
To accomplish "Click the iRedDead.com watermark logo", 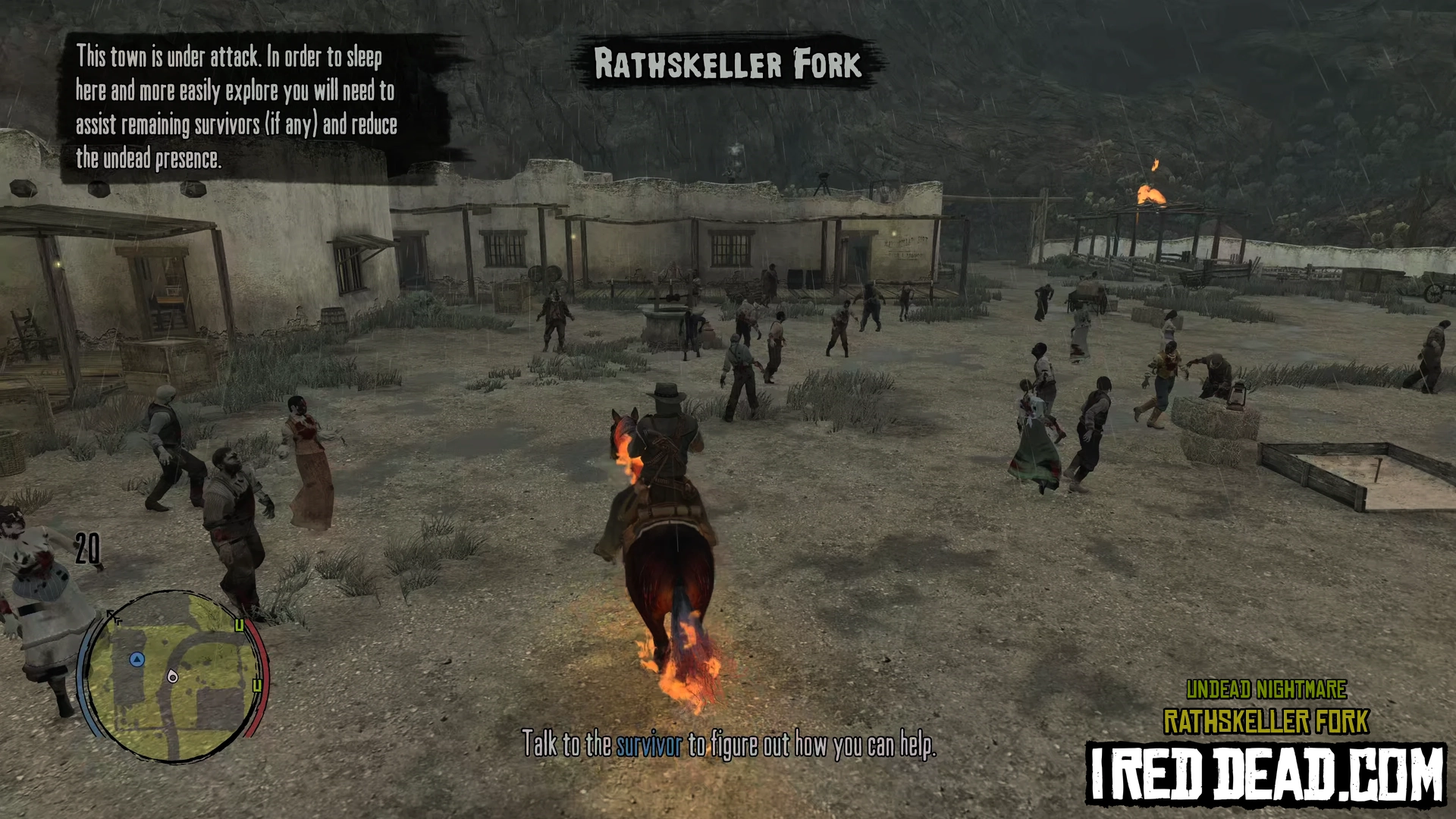I will [x=1266, y=773].
